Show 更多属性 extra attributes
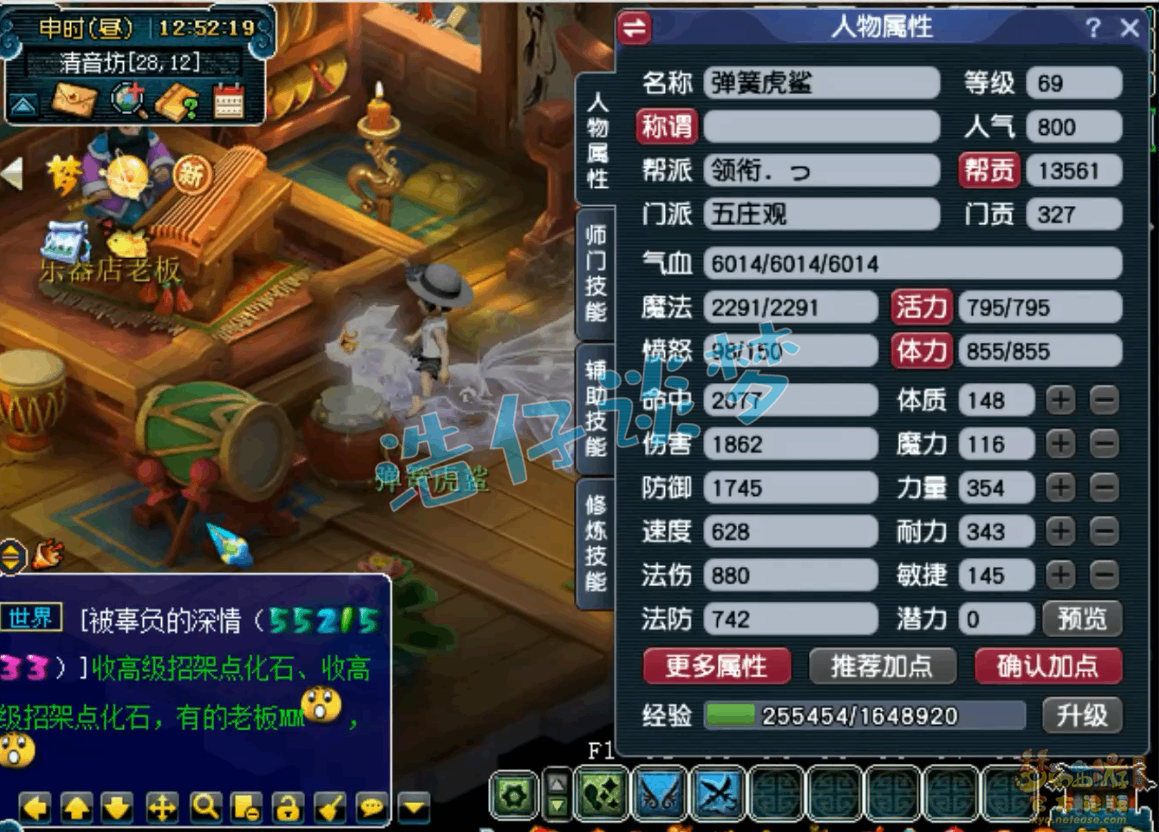The height and width of the screenshot is (832, 1159). click(x=716, y=666)
